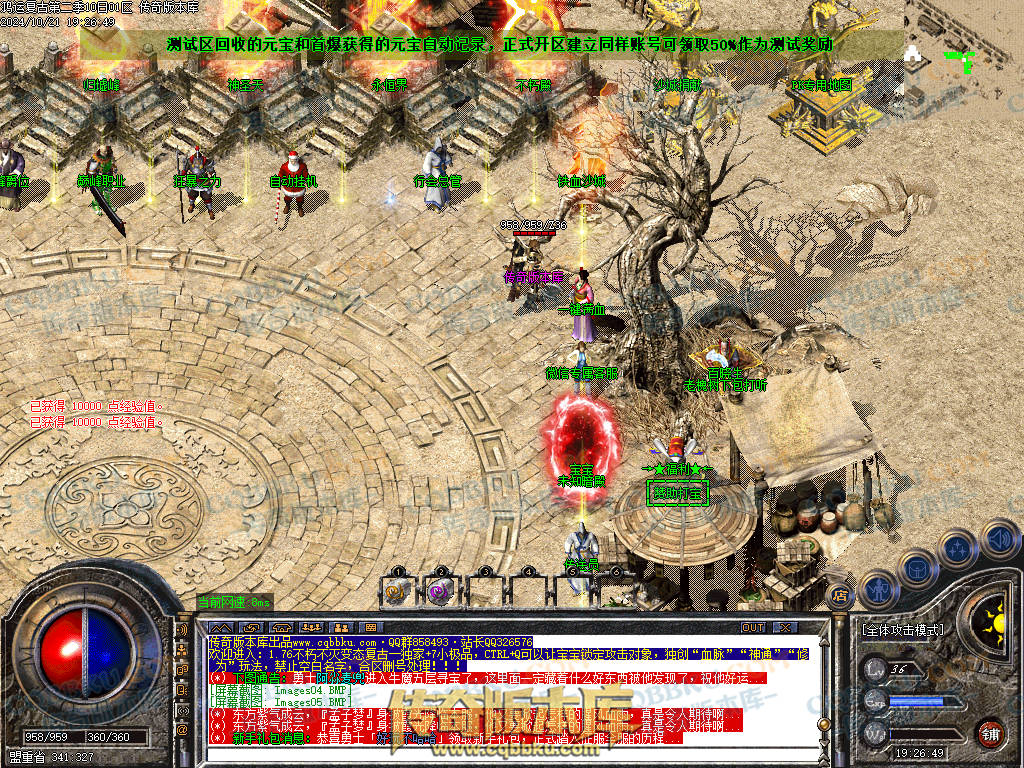This screenshot has width=1024, height=768.
Task: Click the OUT button above the chat
Action: click(x=753, y=628)
